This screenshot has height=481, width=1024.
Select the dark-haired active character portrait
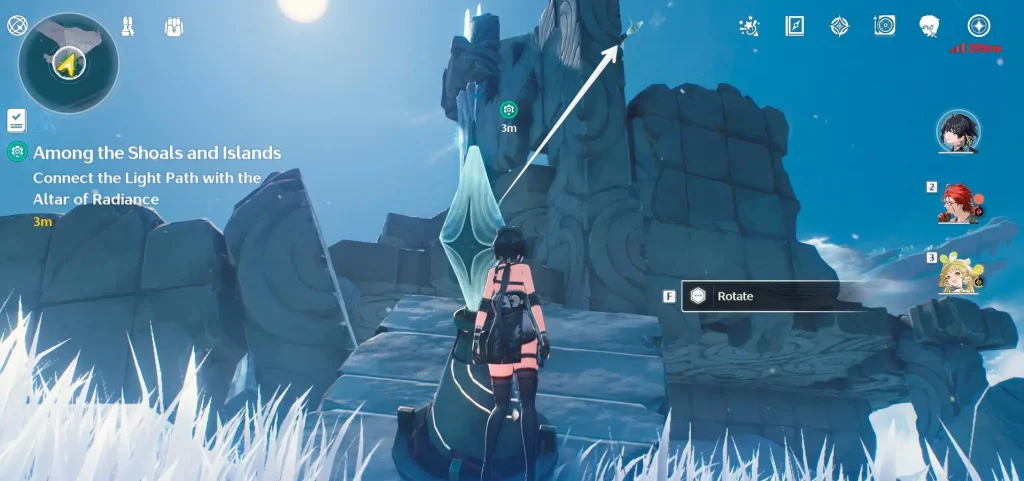[x=958, y=131]
